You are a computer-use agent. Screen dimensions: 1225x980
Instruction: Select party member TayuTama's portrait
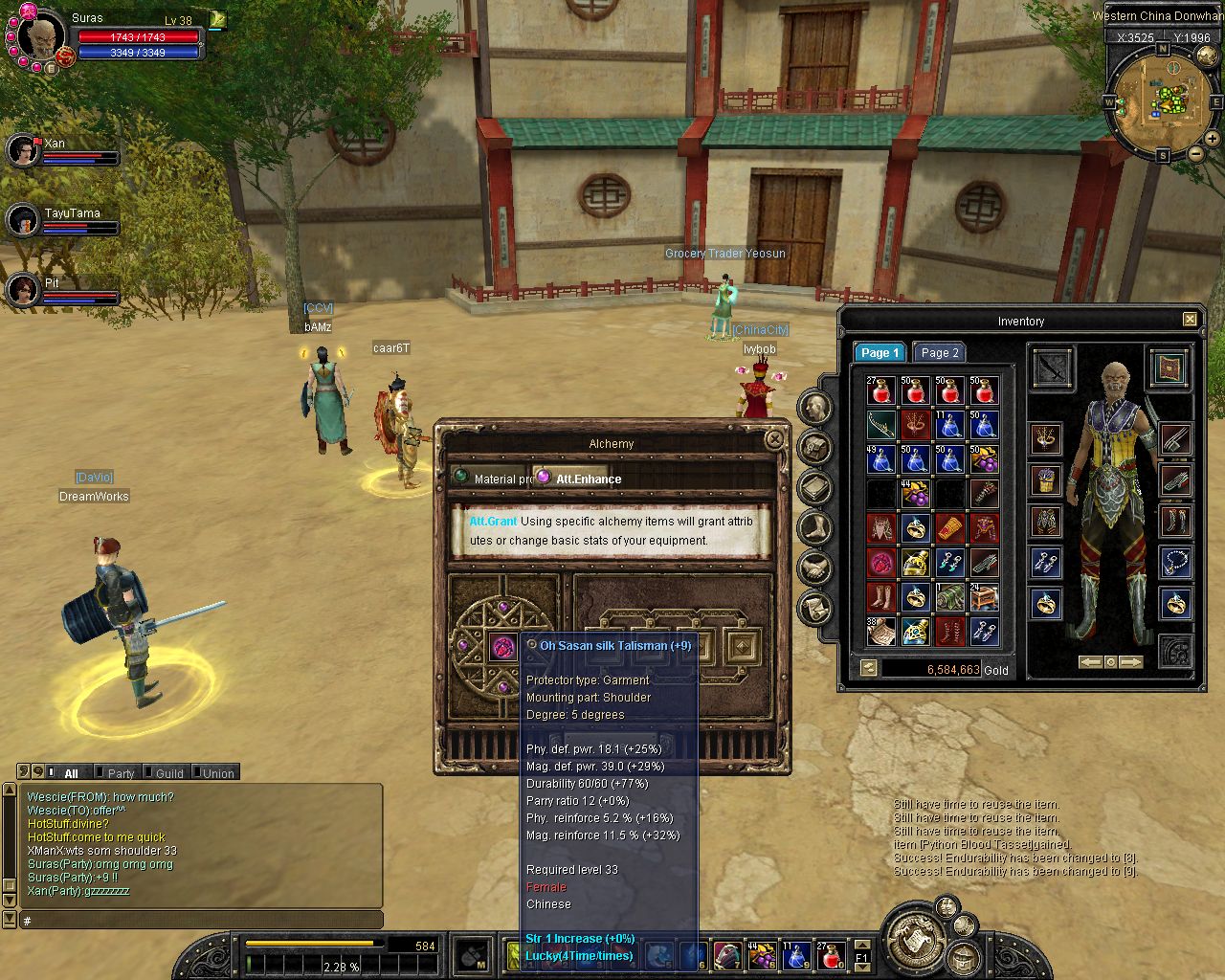[x=22, y=220]
